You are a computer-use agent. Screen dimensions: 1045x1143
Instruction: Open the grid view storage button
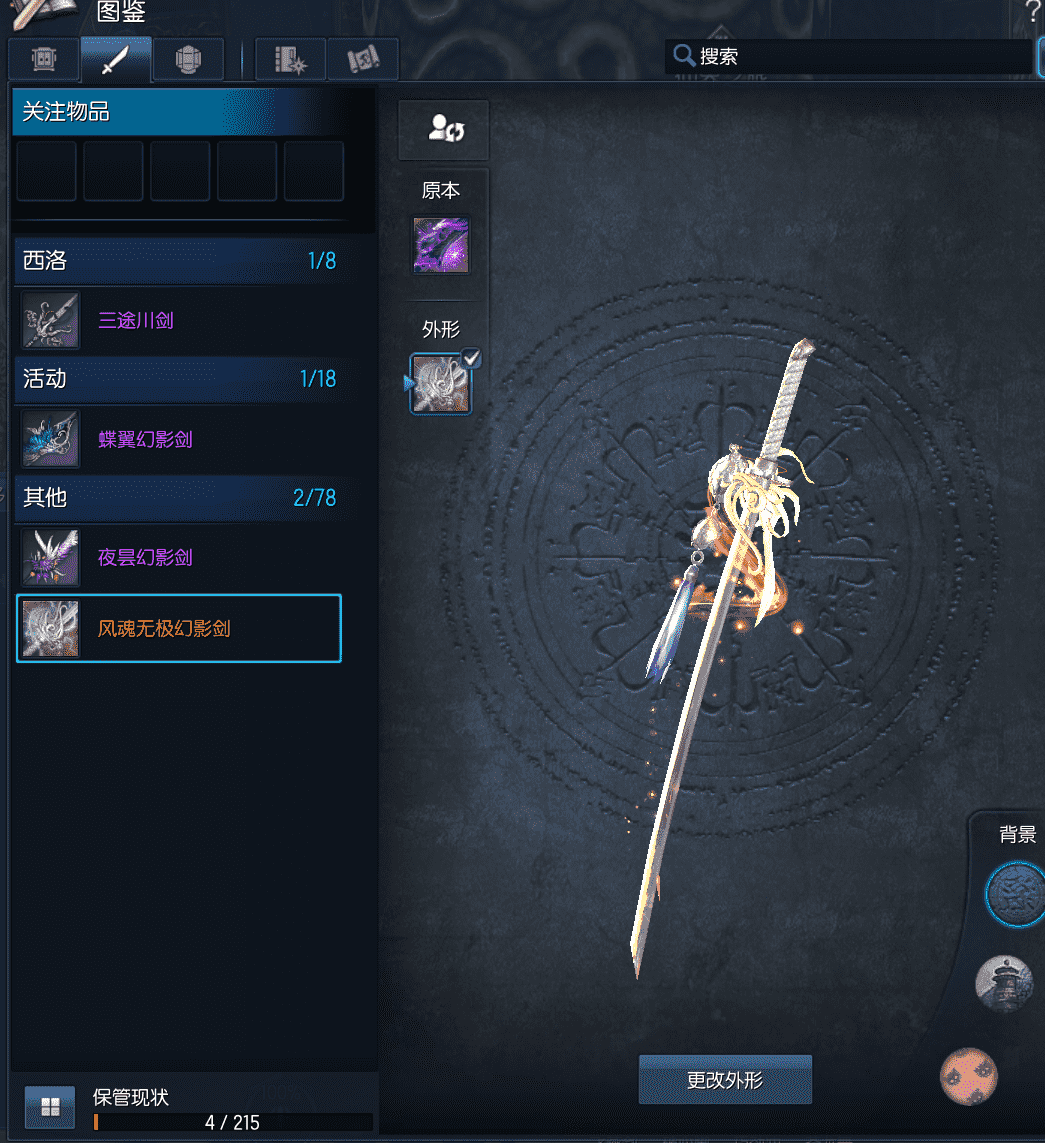click(50, 1107)
